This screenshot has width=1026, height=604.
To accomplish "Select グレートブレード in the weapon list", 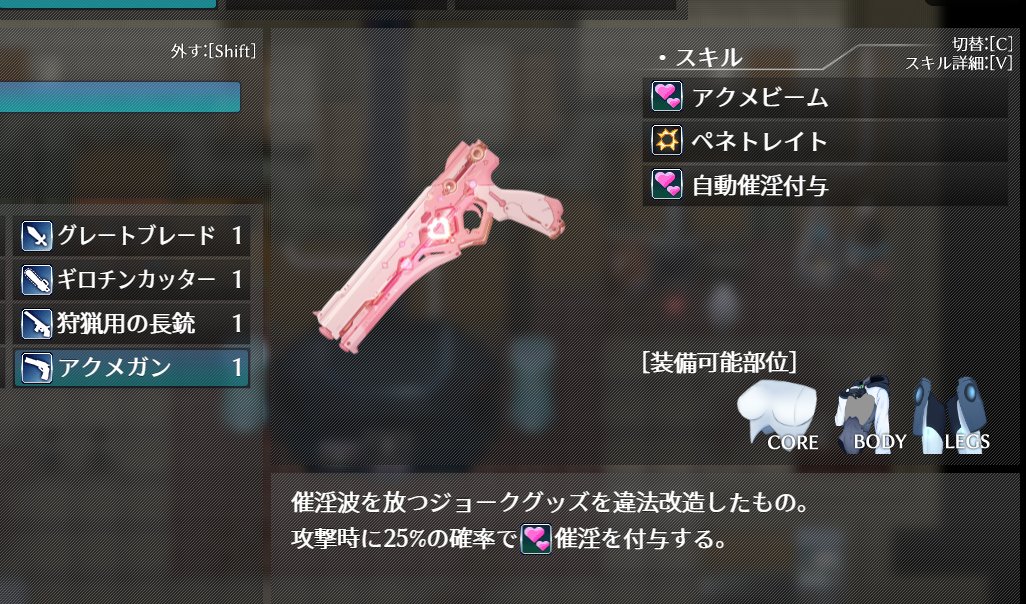I will pyautogui.click(x=131, y=237).
